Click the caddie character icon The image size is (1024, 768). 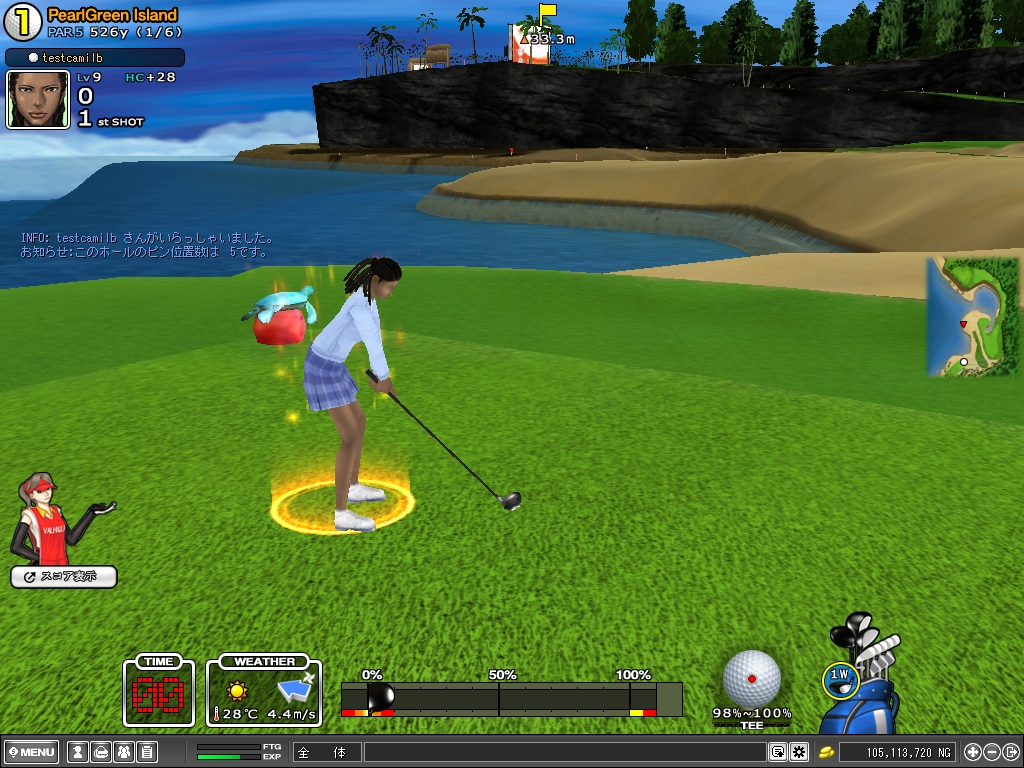[x=50, y=520]
